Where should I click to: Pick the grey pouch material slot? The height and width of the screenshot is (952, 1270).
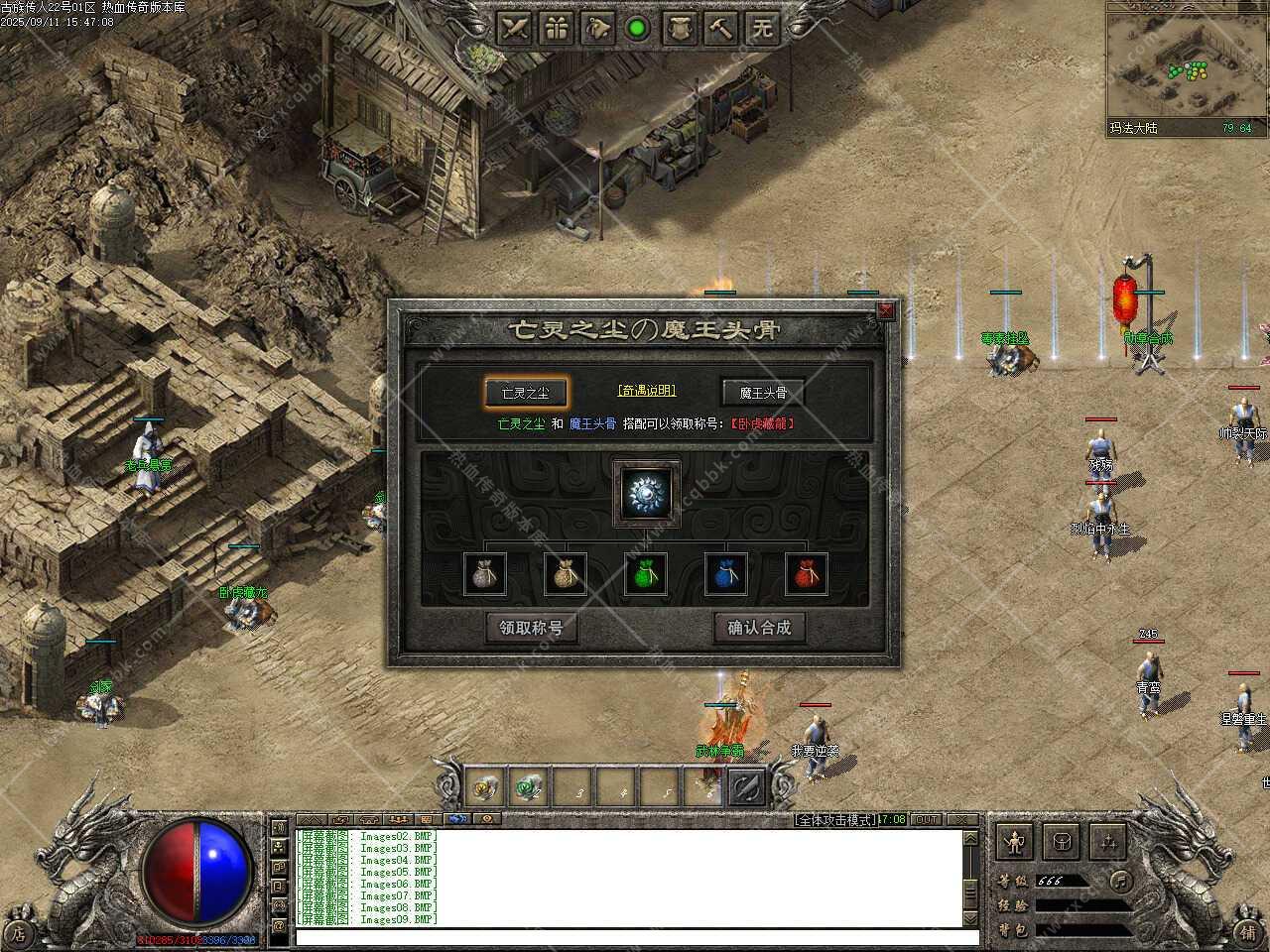[x=485, y=574]
